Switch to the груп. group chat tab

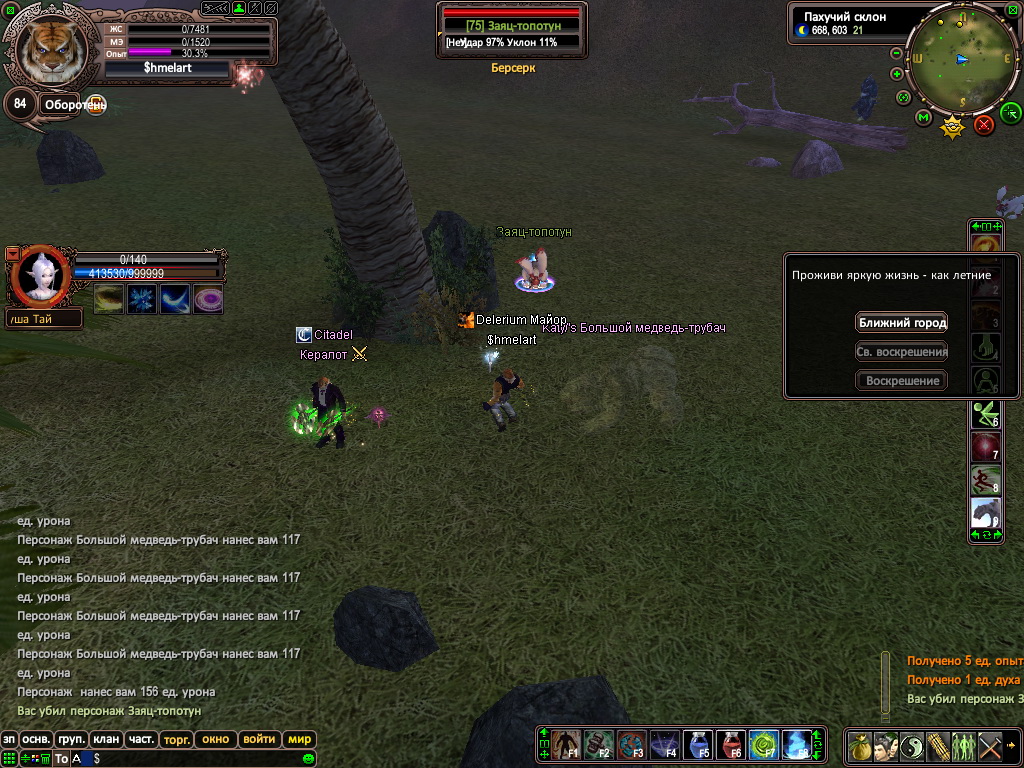71,740
